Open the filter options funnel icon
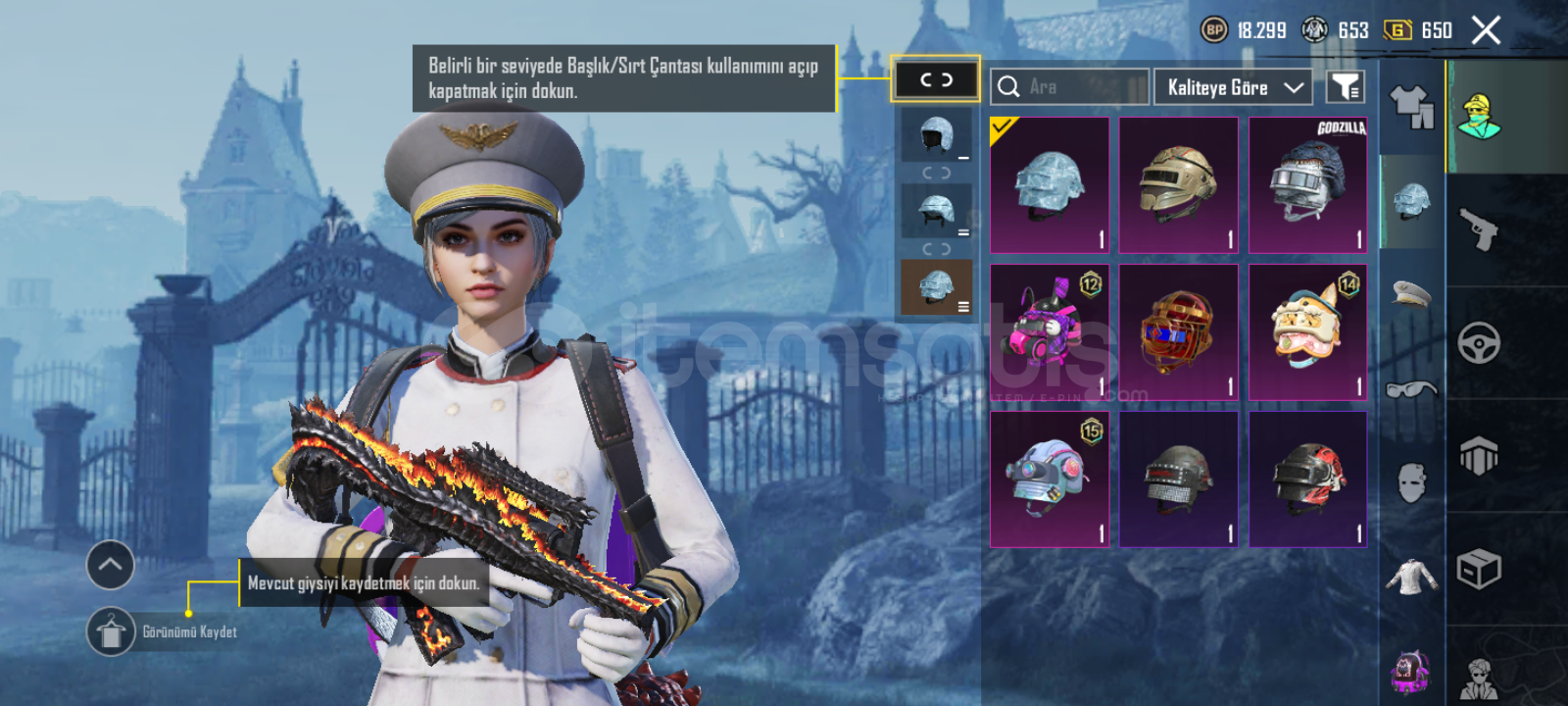The width and height of the screenshot is (1568, 706). pos(1346,87)
